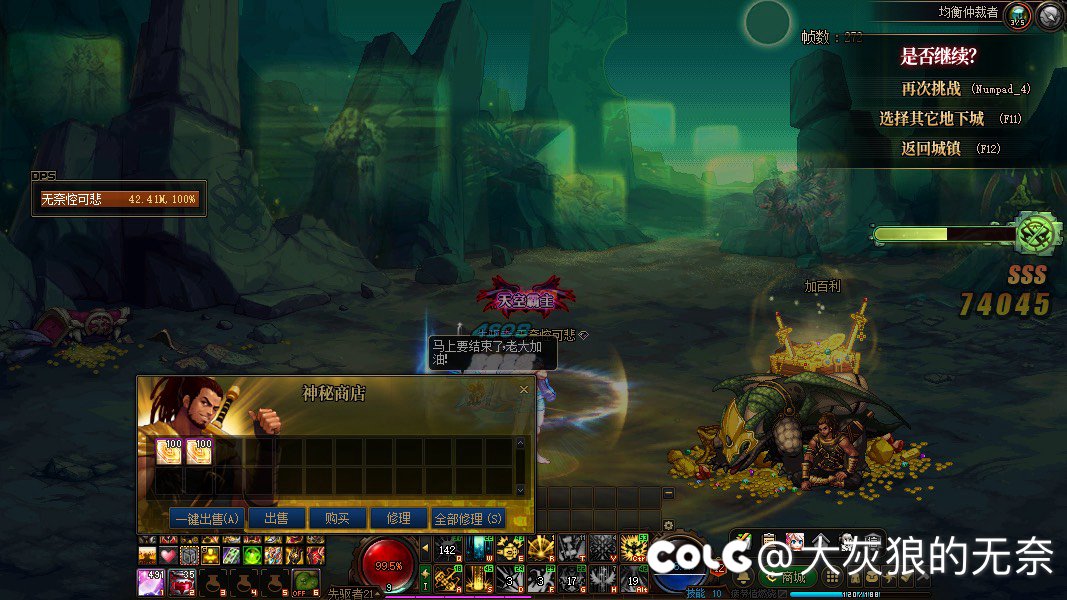
Task: Click the gear icon beside the skill bar
Action: pos(669,525)
